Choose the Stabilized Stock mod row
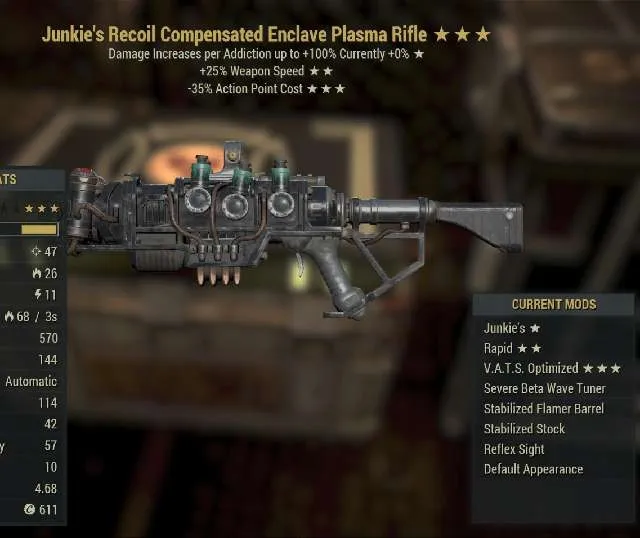The height and width of the screenshot is (538, 640). coord(524,428)
